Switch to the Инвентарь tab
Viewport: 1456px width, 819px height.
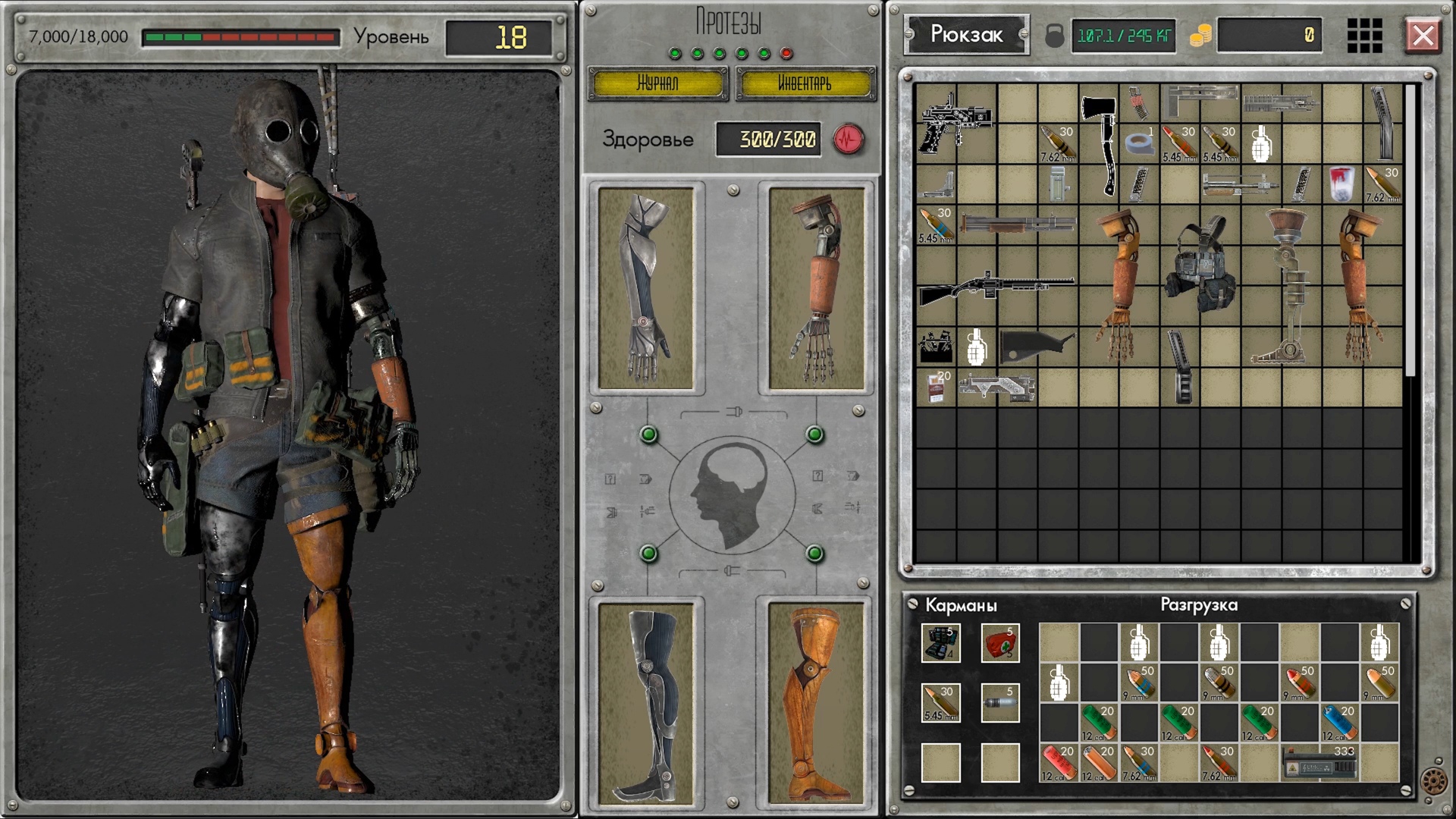(x=805, y=83)
